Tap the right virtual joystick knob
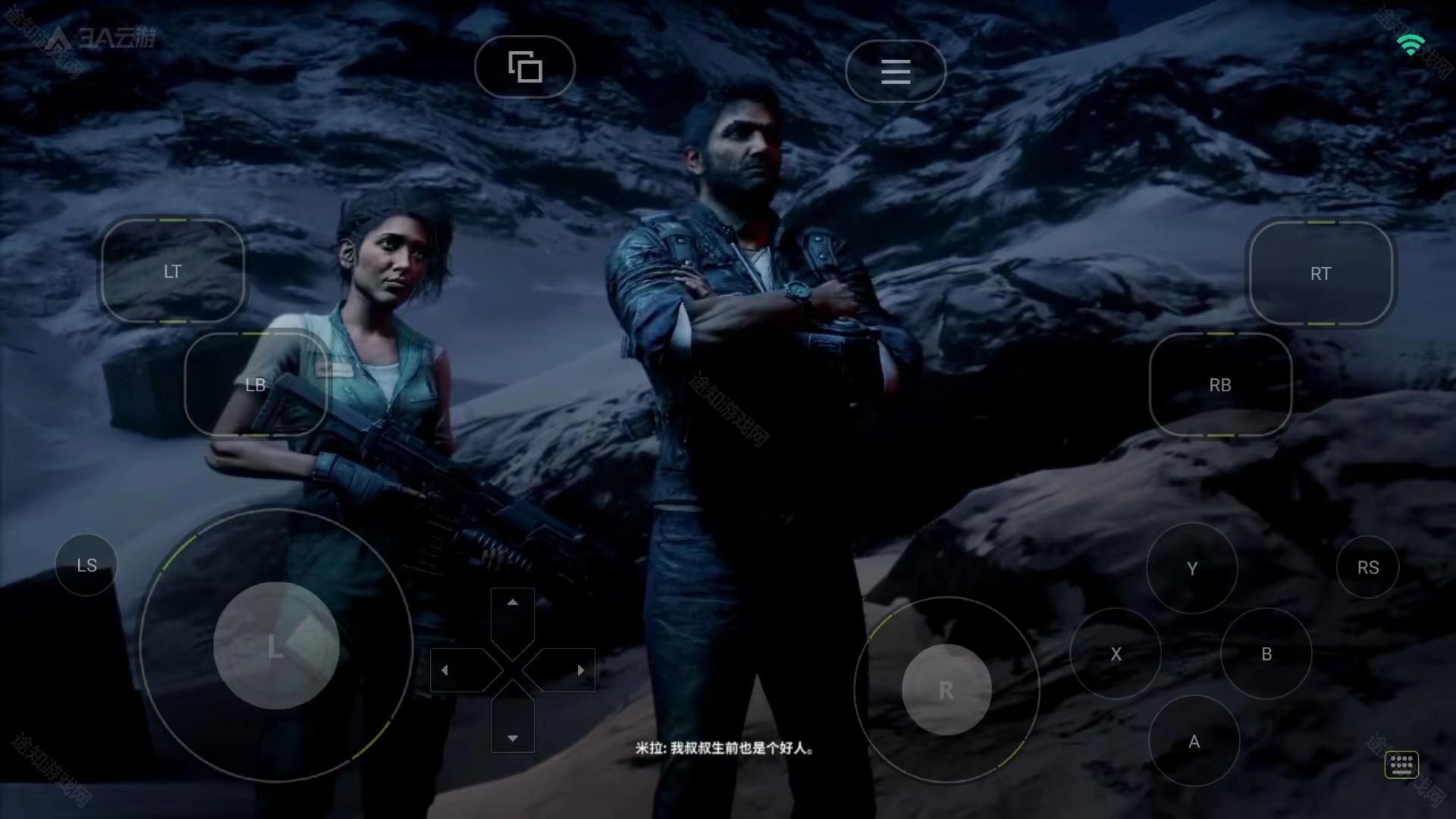Screen dimensions: 1456x819 tap(946, 690)
